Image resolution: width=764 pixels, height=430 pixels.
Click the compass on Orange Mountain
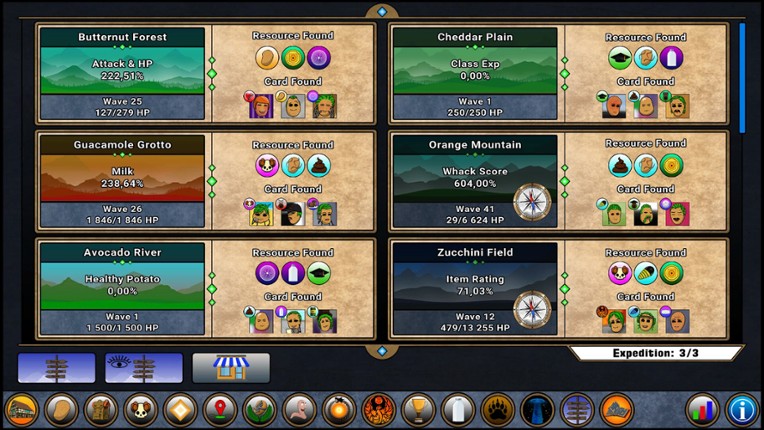(x=533, y=201)
